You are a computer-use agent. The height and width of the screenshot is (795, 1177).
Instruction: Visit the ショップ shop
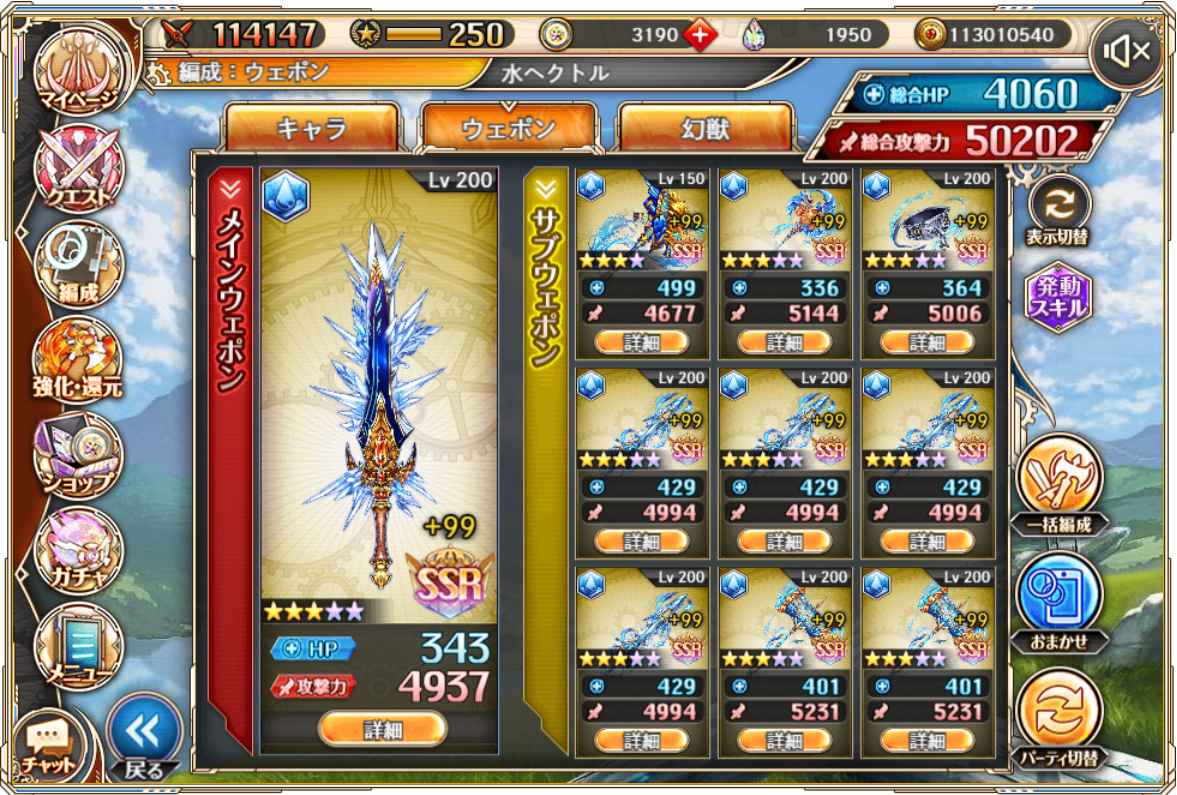(78, 455)
